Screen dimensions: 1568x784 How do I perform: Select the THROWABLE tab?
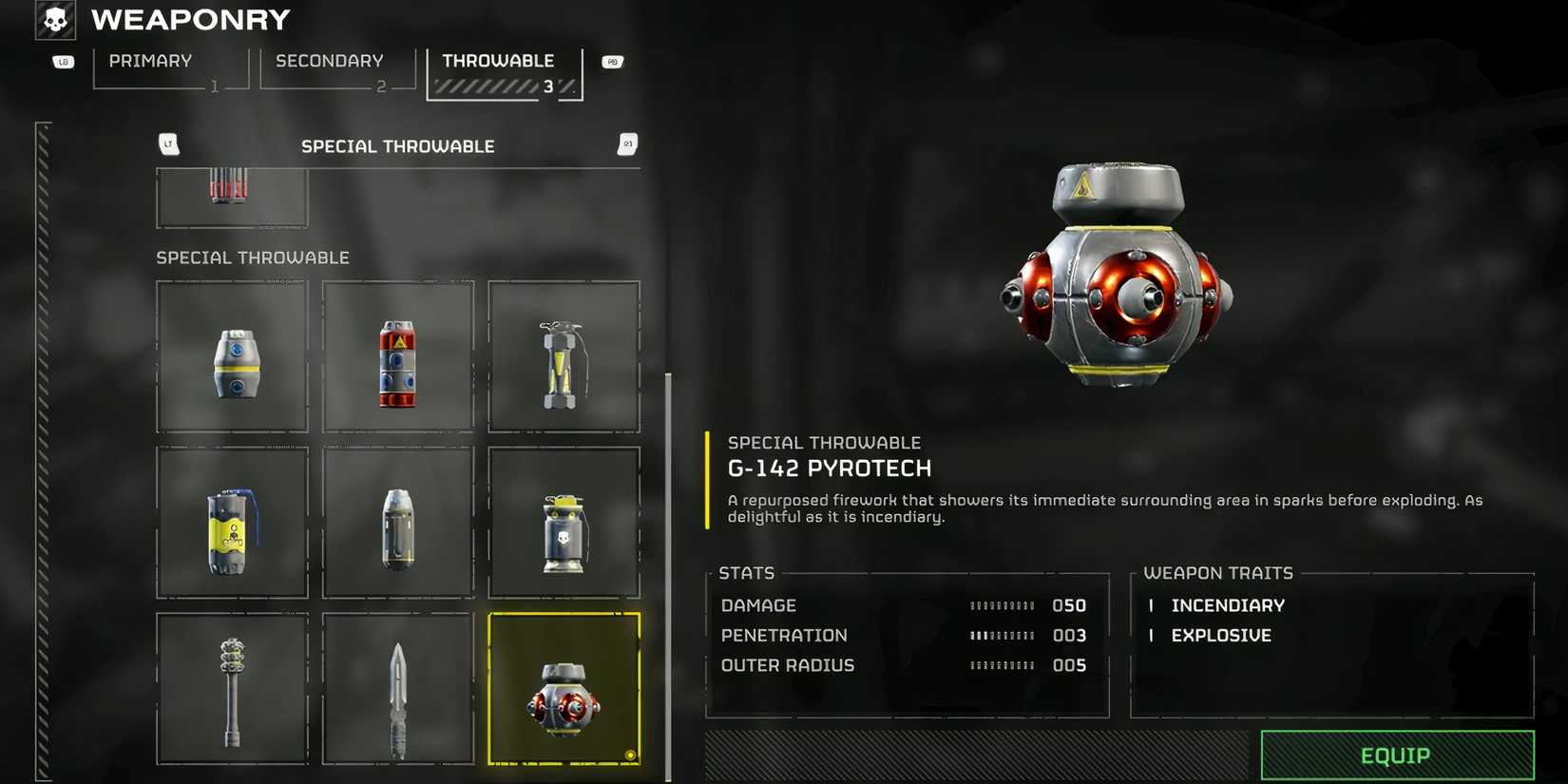[x=498, y=60]
